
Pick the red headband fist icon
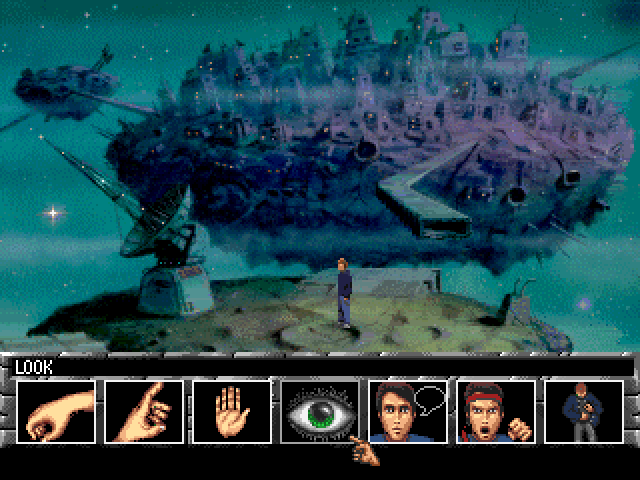tap(496, 411)
